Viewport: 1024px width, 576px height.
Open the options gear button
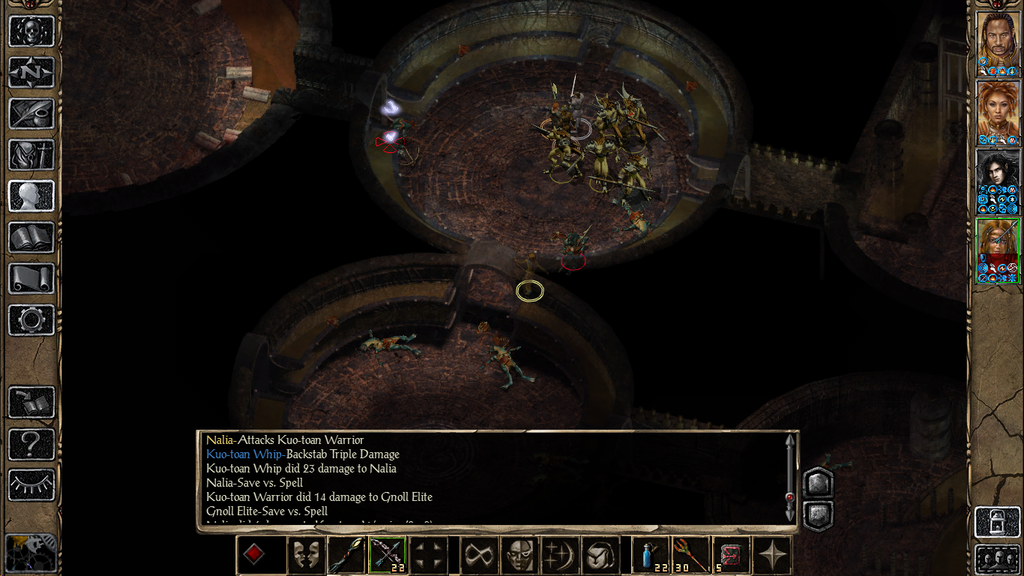[x=31, y=320]
